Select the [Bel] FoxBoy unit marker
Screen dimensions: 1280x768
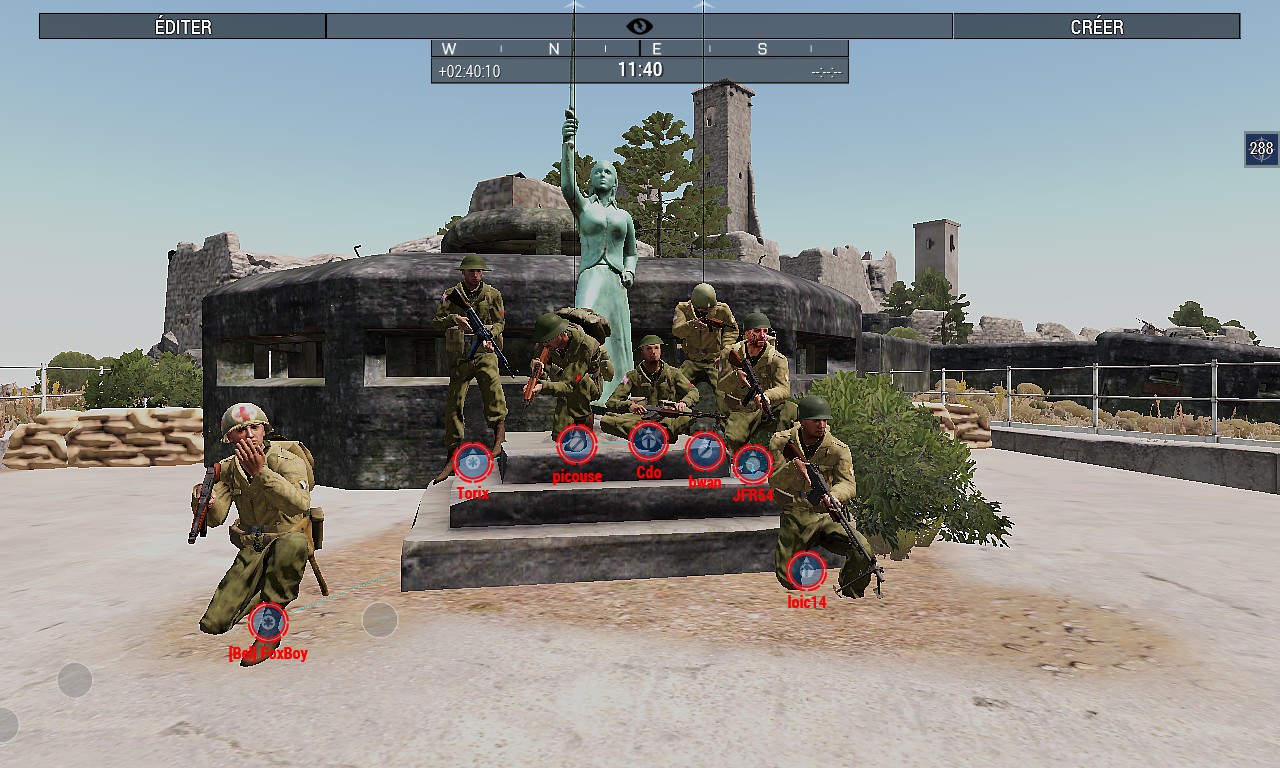(267, 623)
